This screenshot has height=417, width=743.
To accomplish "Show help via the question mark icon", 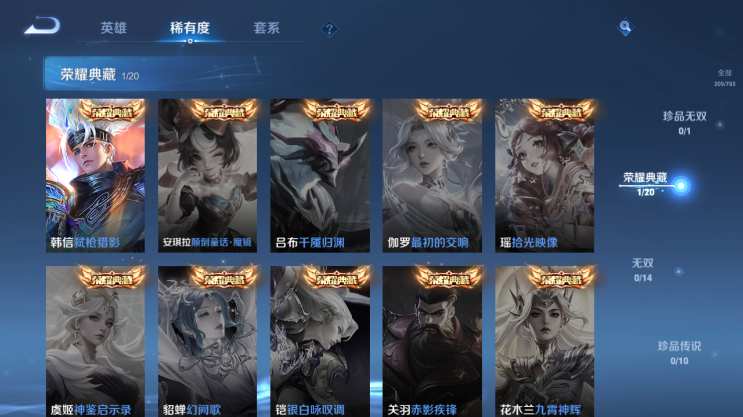I will pyautogui.click(x=329, y=29).
